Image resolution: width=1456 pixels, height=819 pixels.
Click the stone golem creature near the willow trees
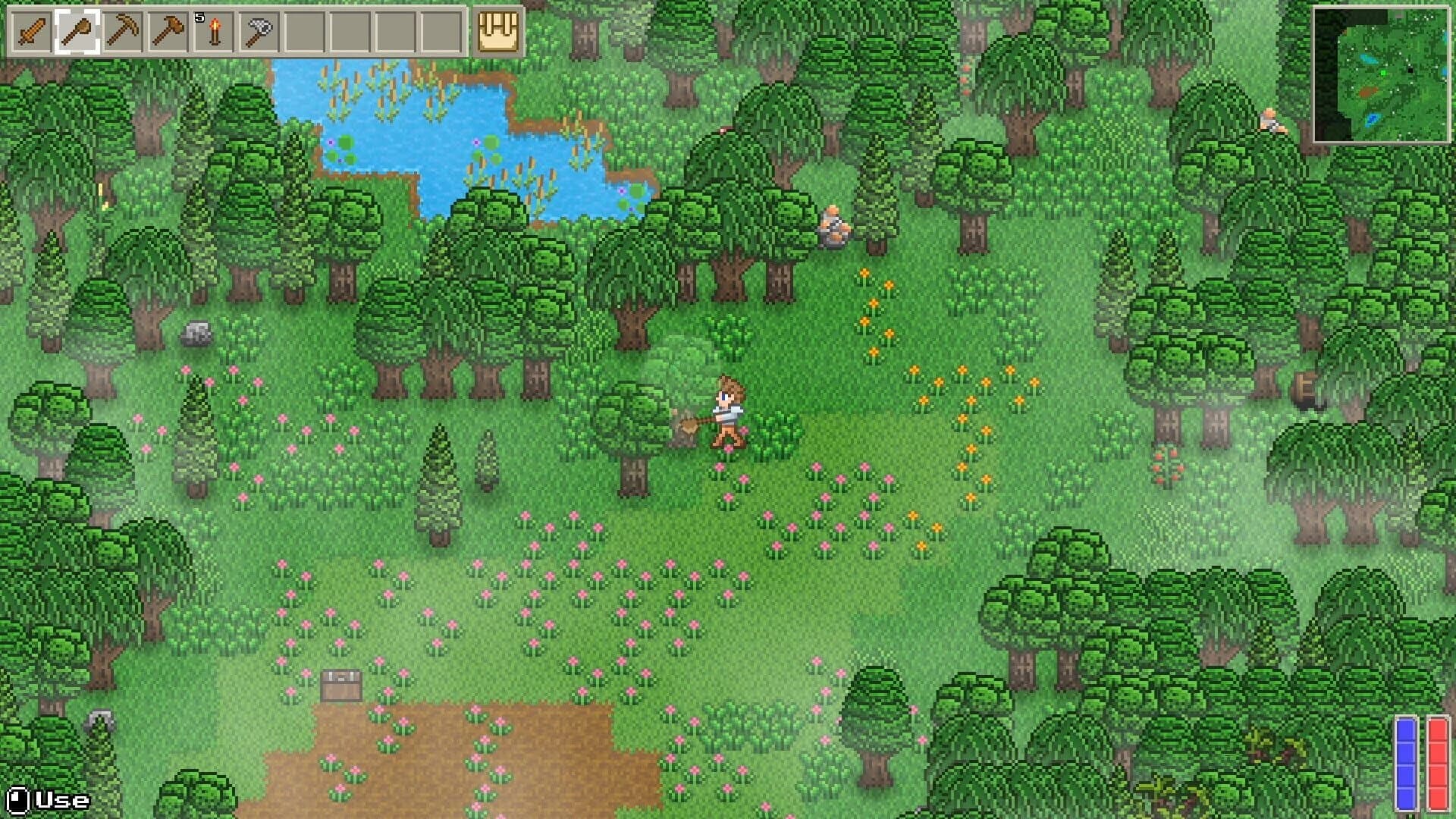[833, 224]
